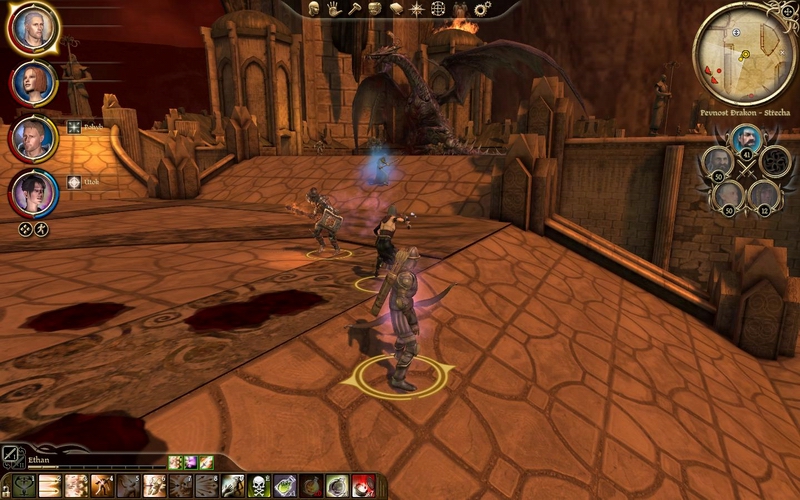Open the inventory chest icon

click(376, 9)
